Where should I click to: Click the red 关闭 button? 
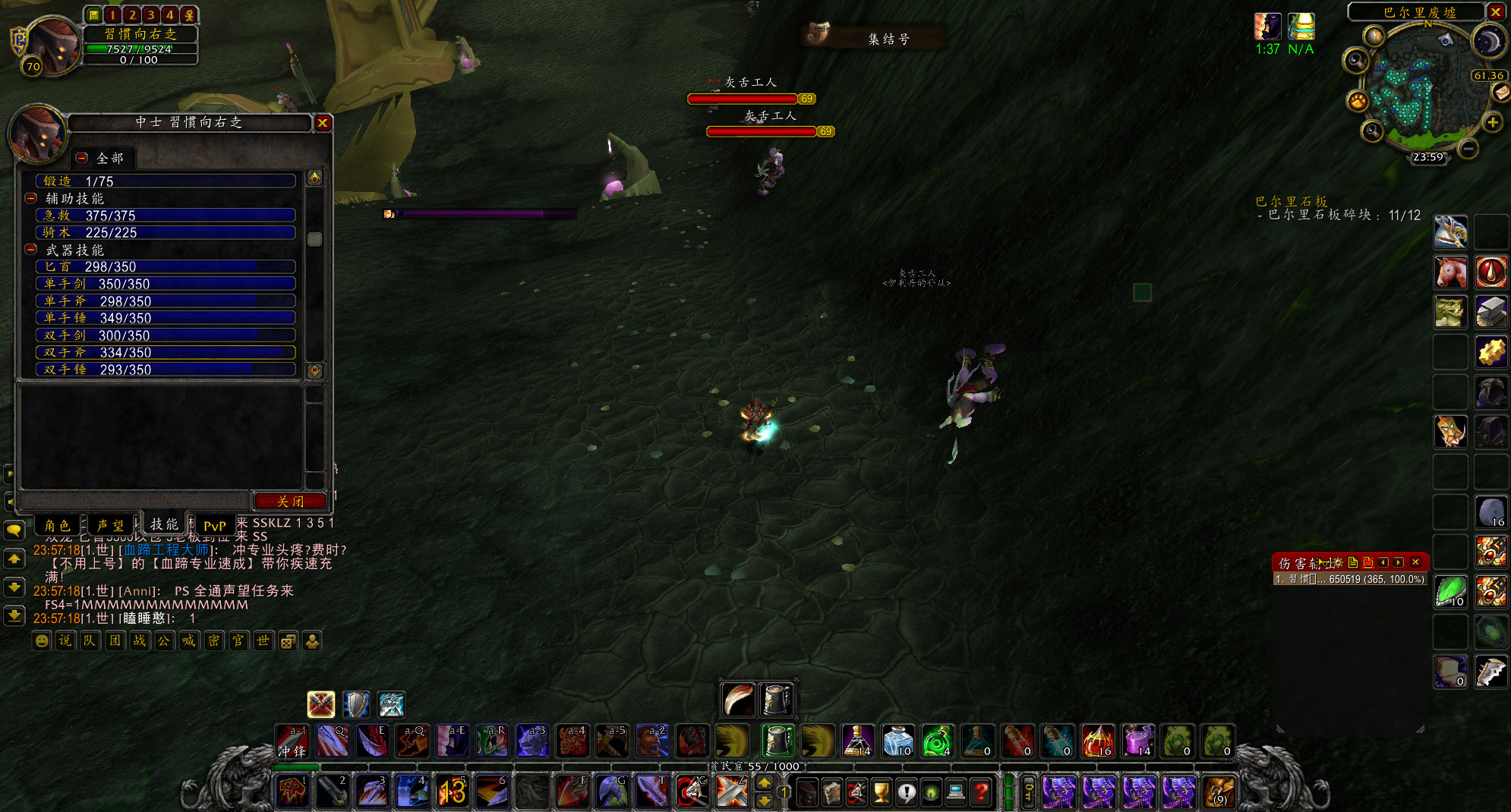290,501
